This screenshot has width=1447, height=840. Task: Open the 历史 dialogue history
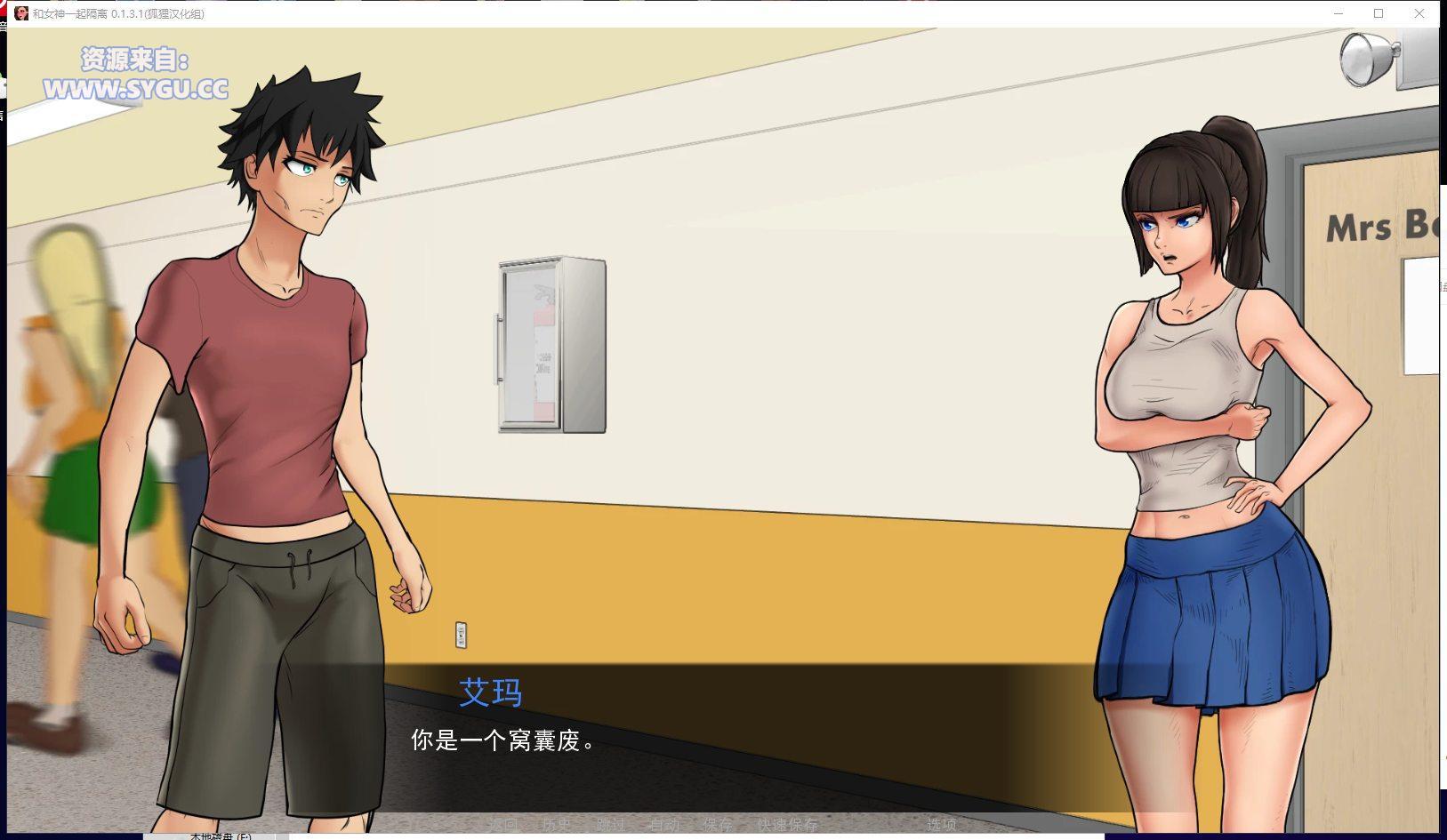(x=556, y=824)
